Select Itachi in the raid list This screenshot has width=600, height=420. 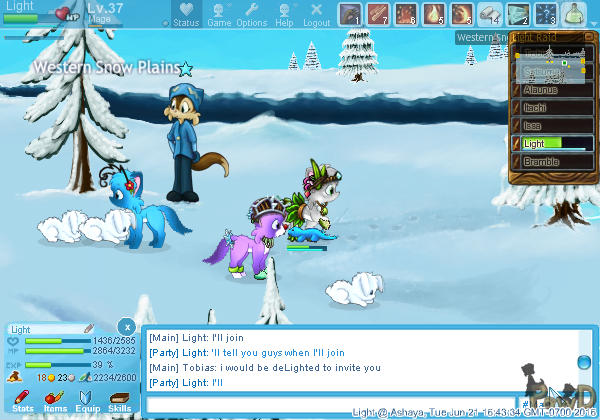pos(555,108)
